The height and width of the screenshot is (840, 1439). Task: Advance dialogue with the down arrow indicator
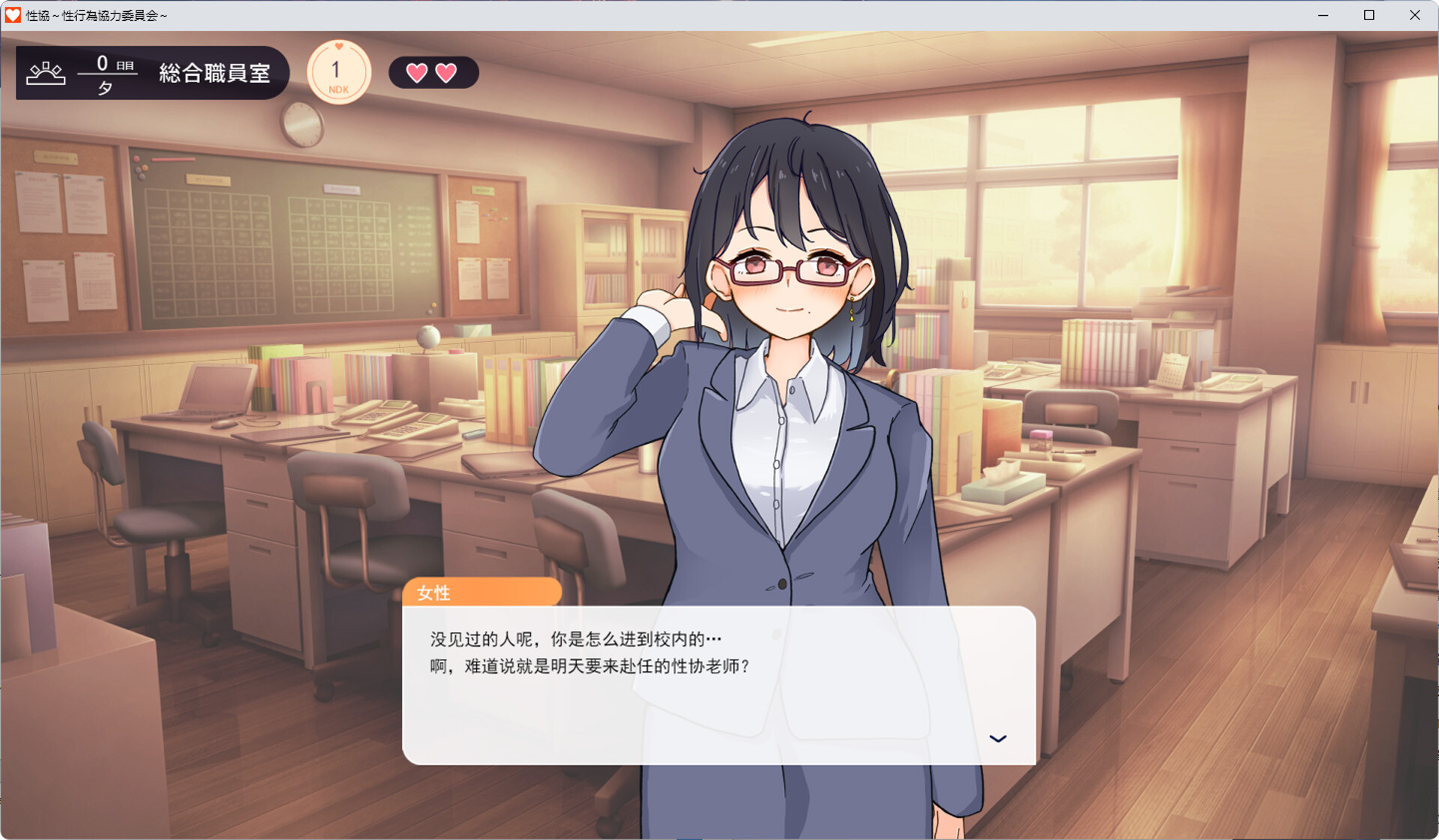998,739
